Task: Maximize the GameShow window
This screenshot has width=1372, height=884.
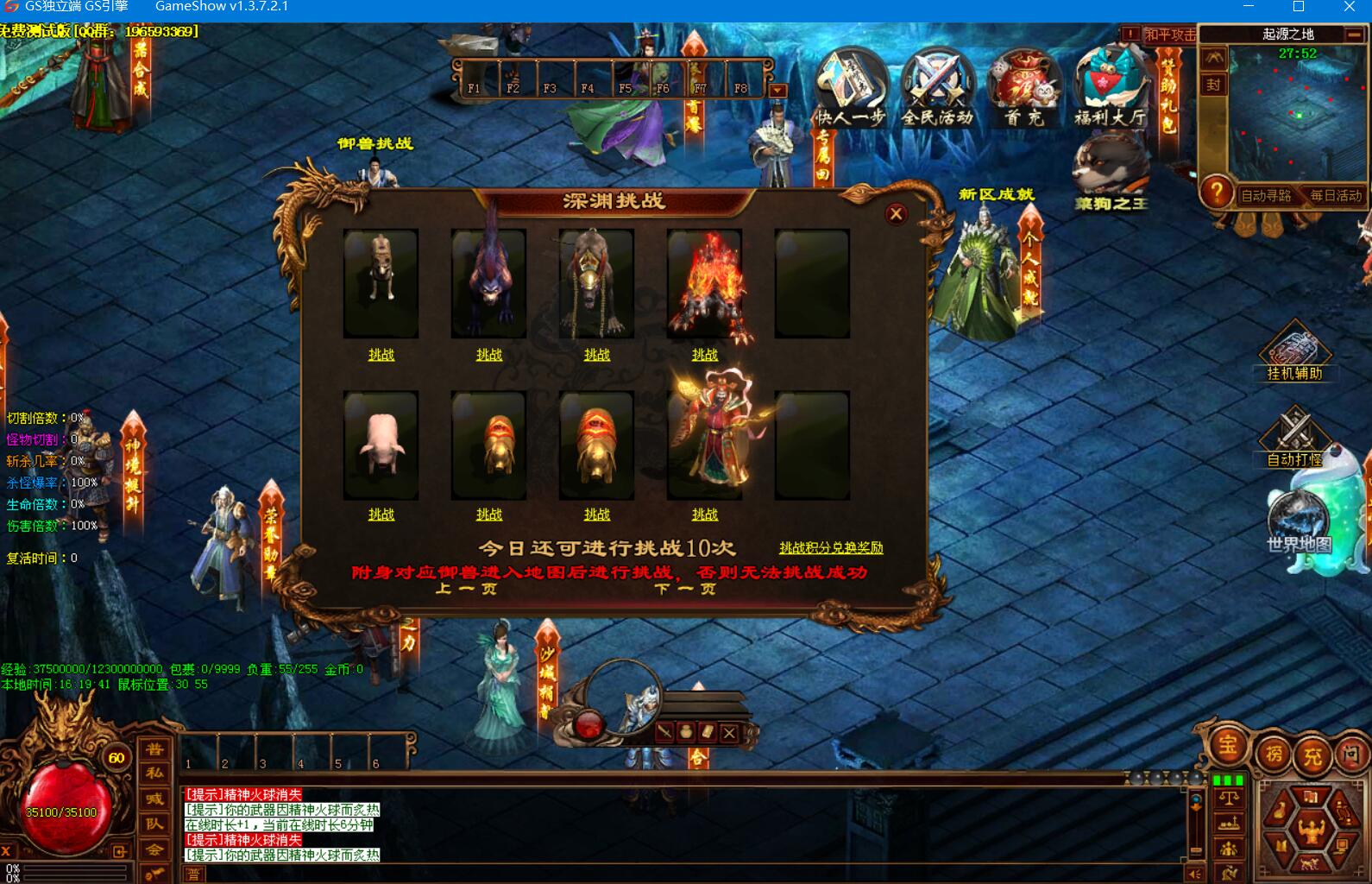Action: [1299, 7]
